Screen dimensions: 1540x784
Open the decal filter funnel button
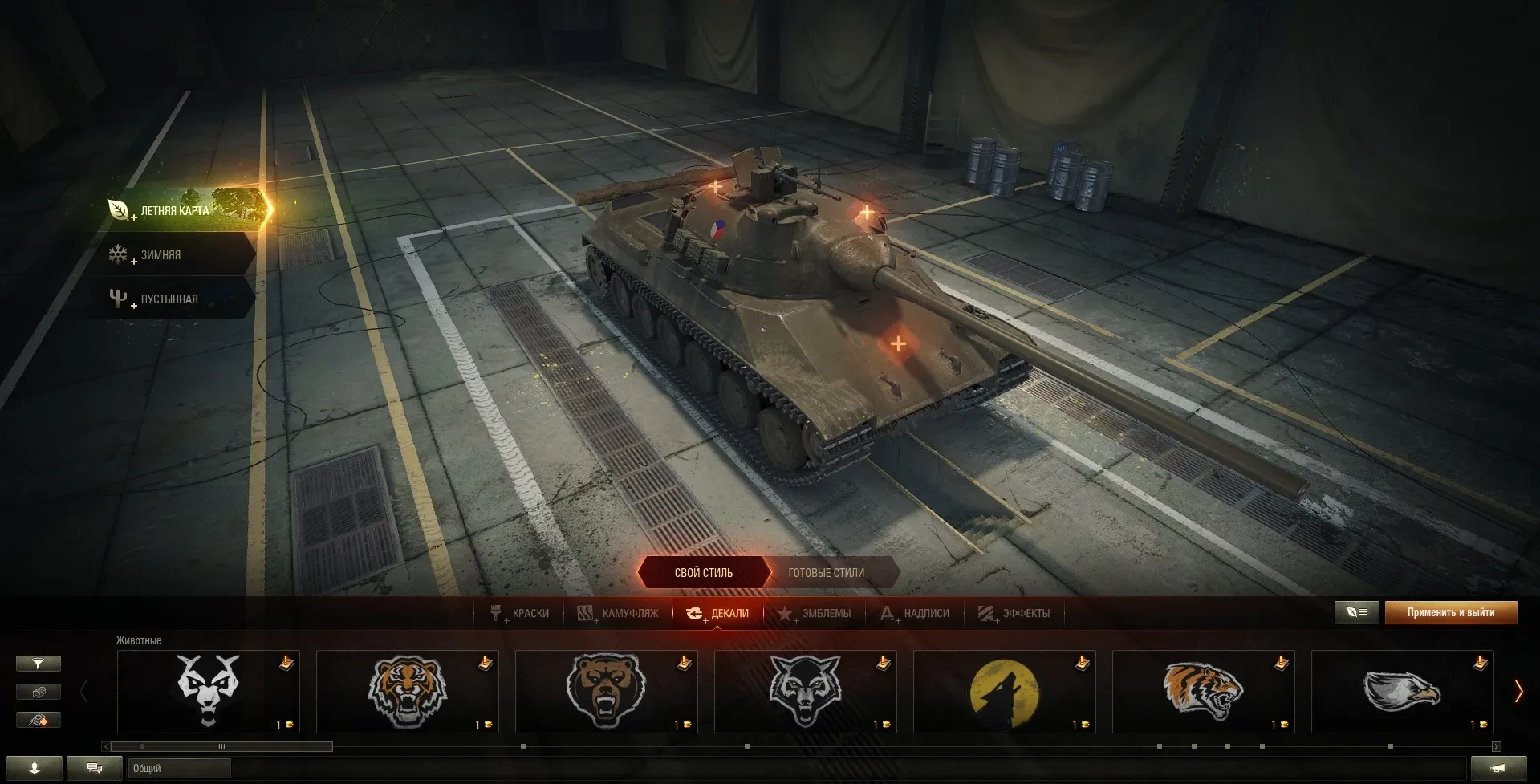point(38,664)
